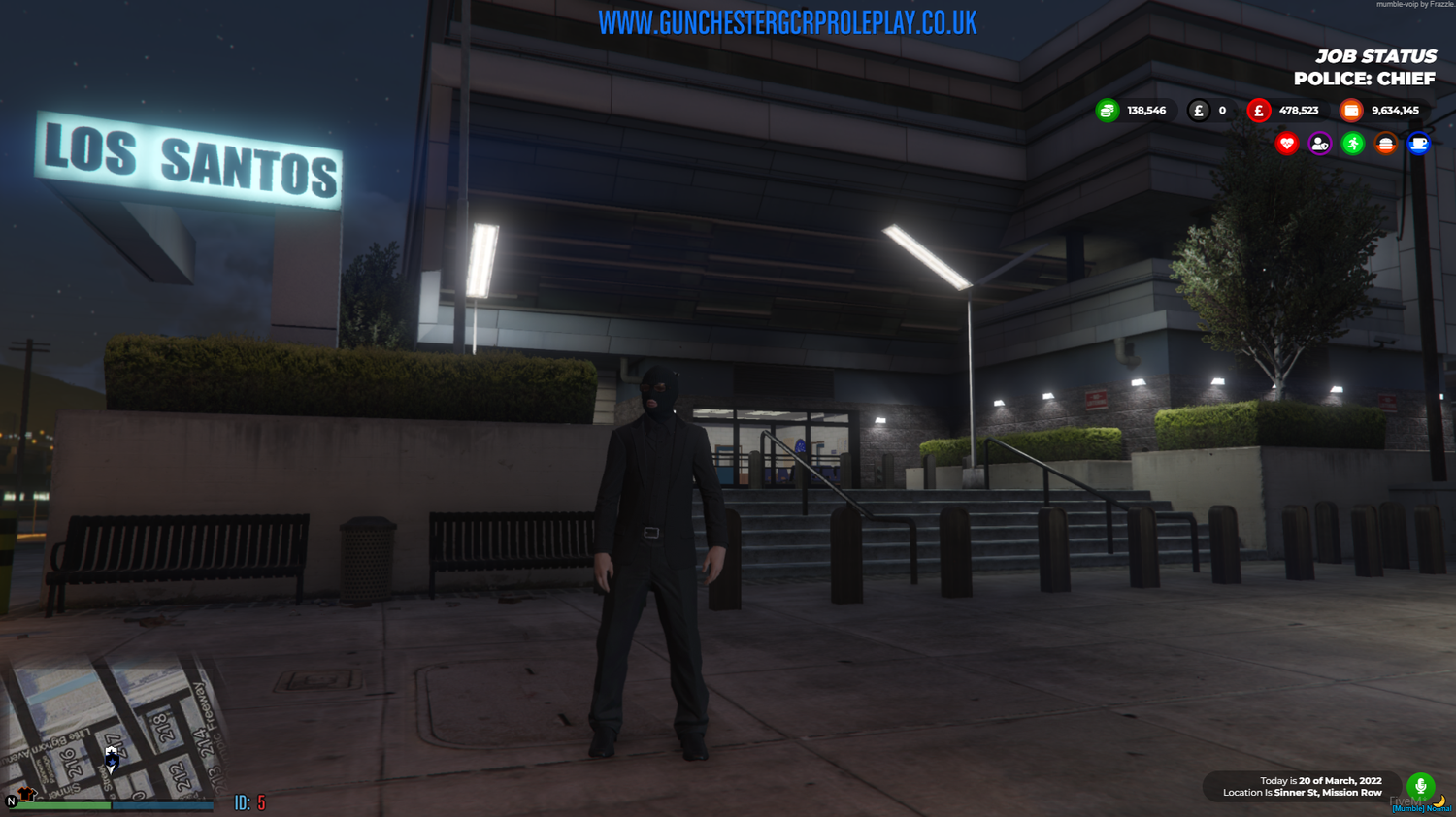Toggle the night mode moon icon
The height and width of the screenshot is (817, 1456).
(x=1439, y=801)
